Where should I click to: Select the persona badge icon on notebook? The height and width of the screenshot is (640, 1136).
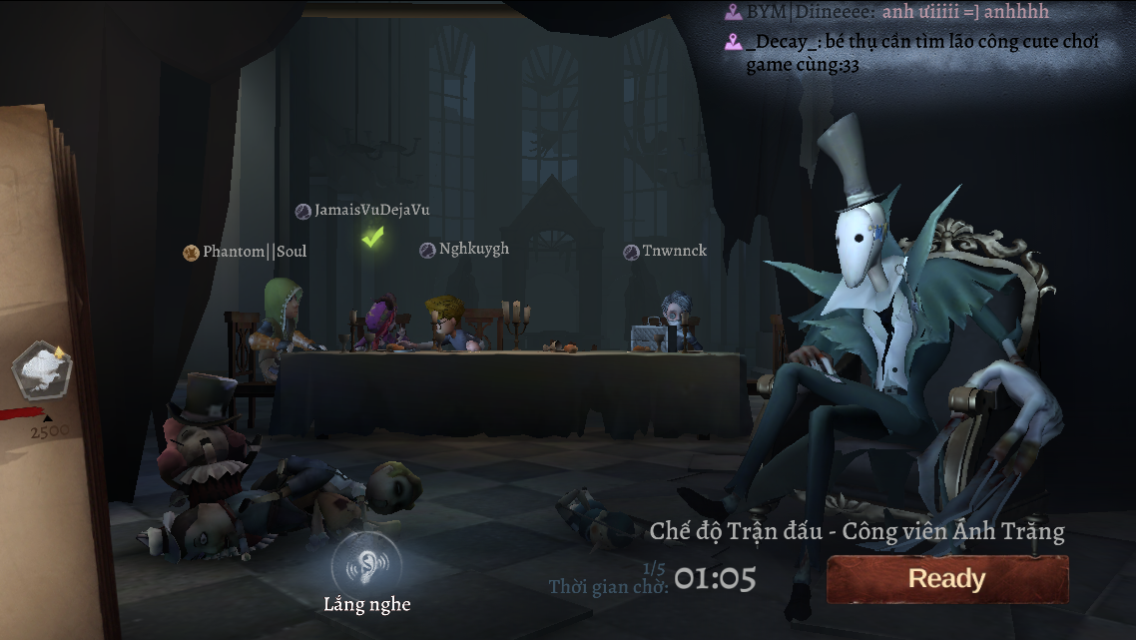(41, 370)
